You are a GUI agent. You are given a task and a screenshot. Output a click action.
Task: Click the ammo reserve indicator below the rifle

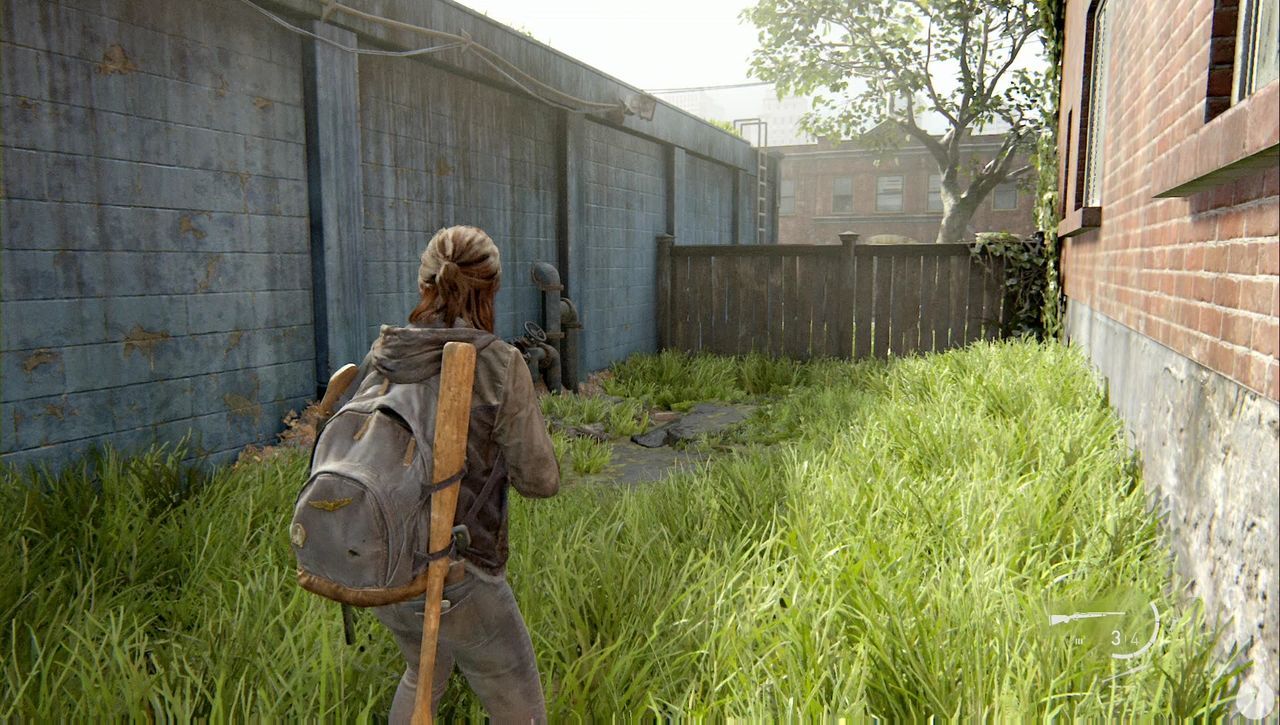[1079, 639]
